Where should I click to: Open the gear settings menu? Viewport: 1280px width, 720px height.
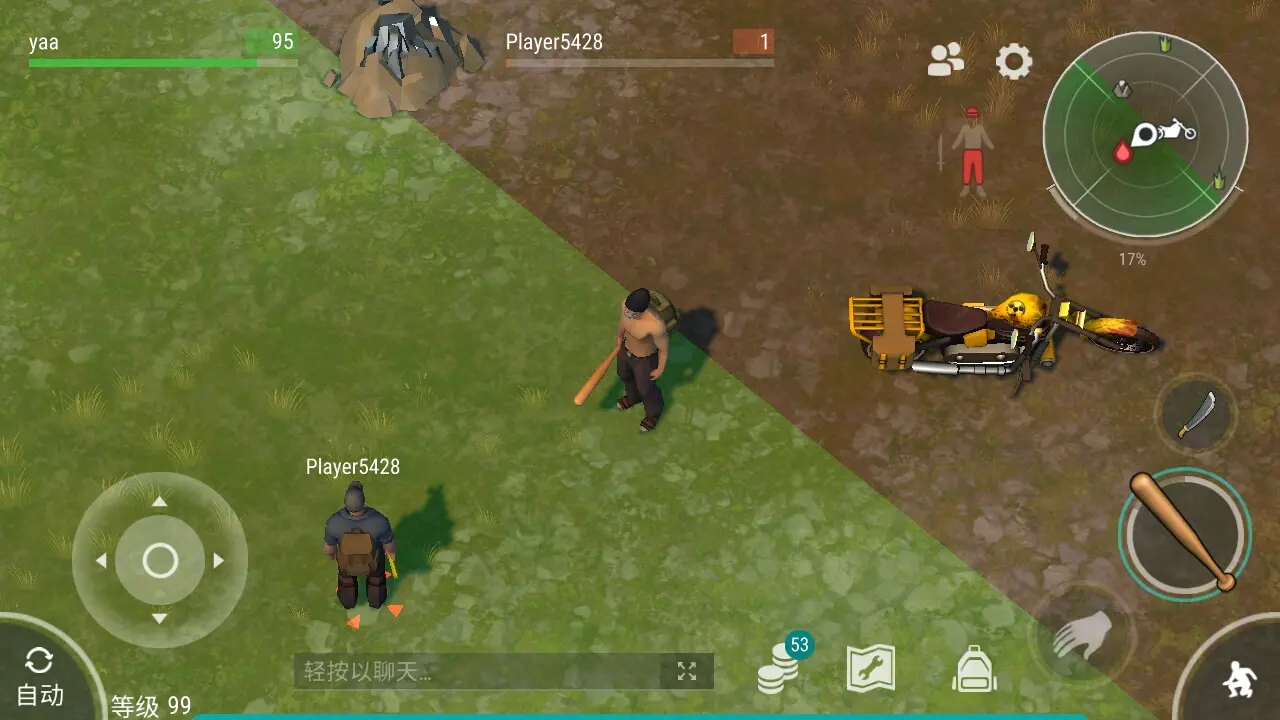1013,62
